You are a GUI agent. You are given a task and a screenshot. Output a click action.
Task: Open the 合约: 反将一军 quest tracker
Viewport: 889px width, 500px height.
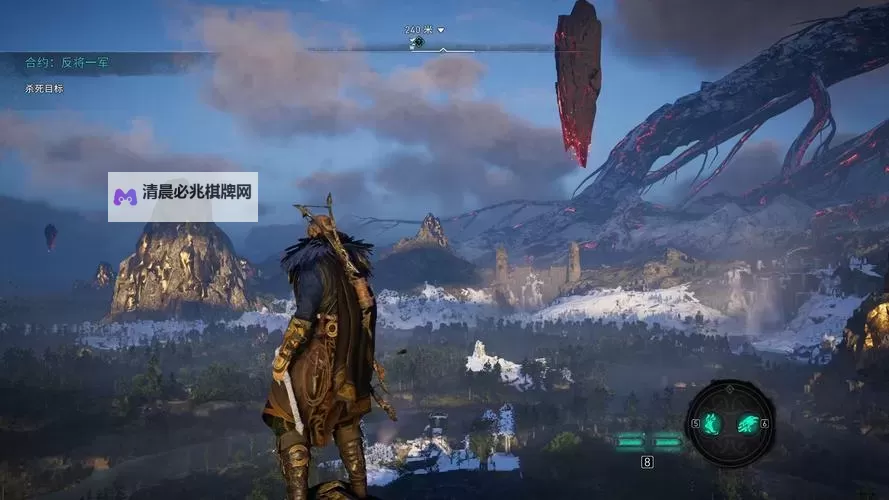pos(68,63)
